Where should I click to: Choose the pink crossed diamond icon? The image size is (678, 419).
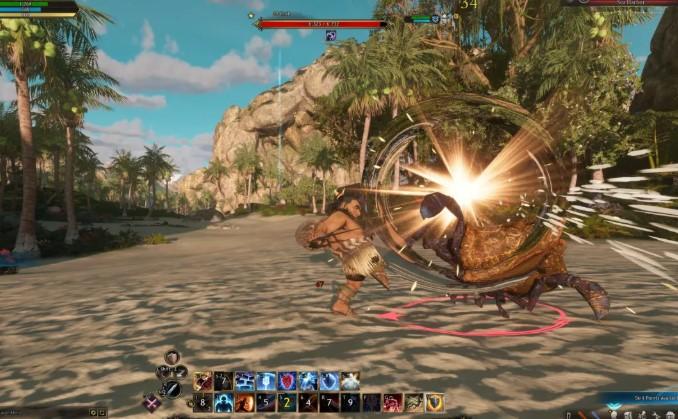click(152, 402)
